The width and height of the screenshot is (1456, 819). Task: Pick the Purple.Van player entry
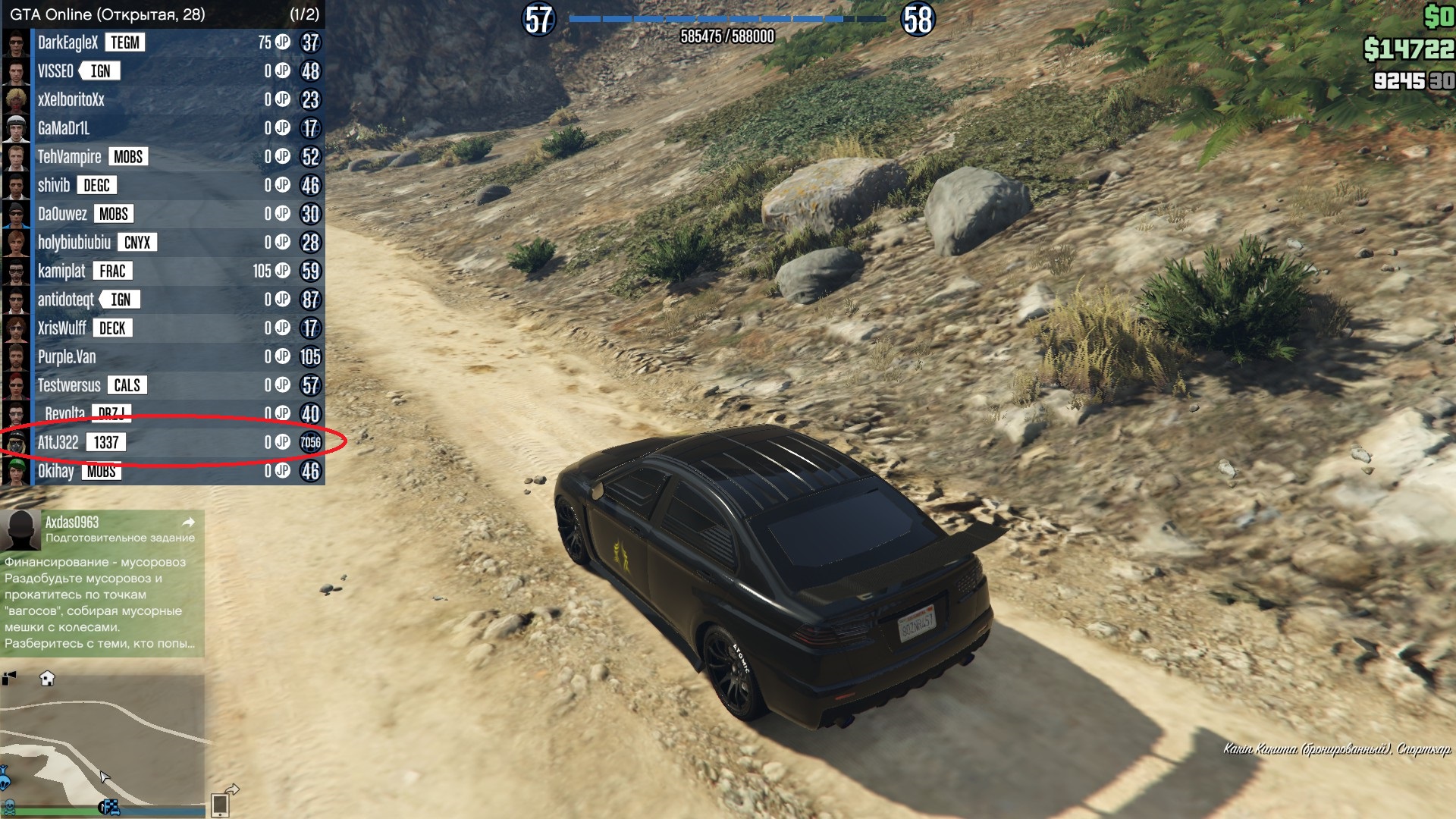click(163, 356)
